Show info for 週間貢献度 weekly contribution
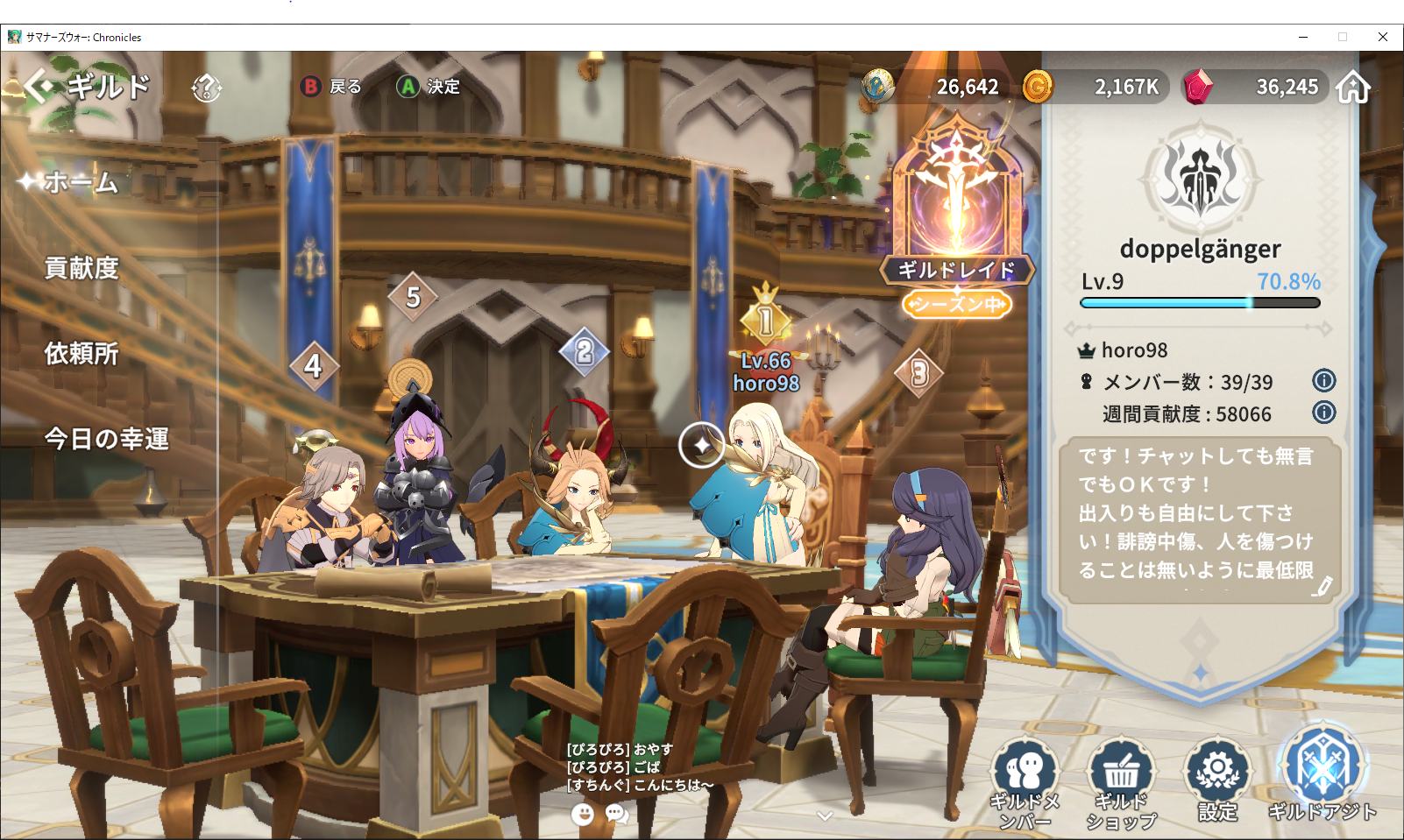Screen dimensions: 1404x840 click(1323, 413)
